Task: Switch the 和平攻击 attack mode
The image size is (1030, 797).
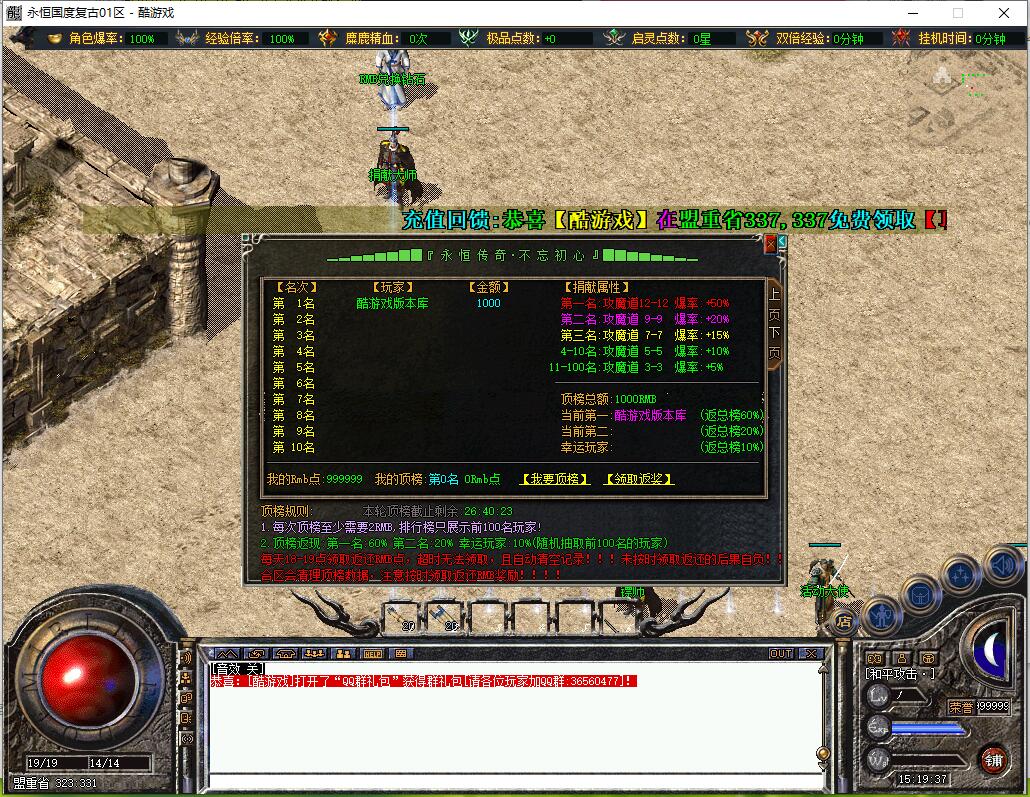Action: click(900, 673)
